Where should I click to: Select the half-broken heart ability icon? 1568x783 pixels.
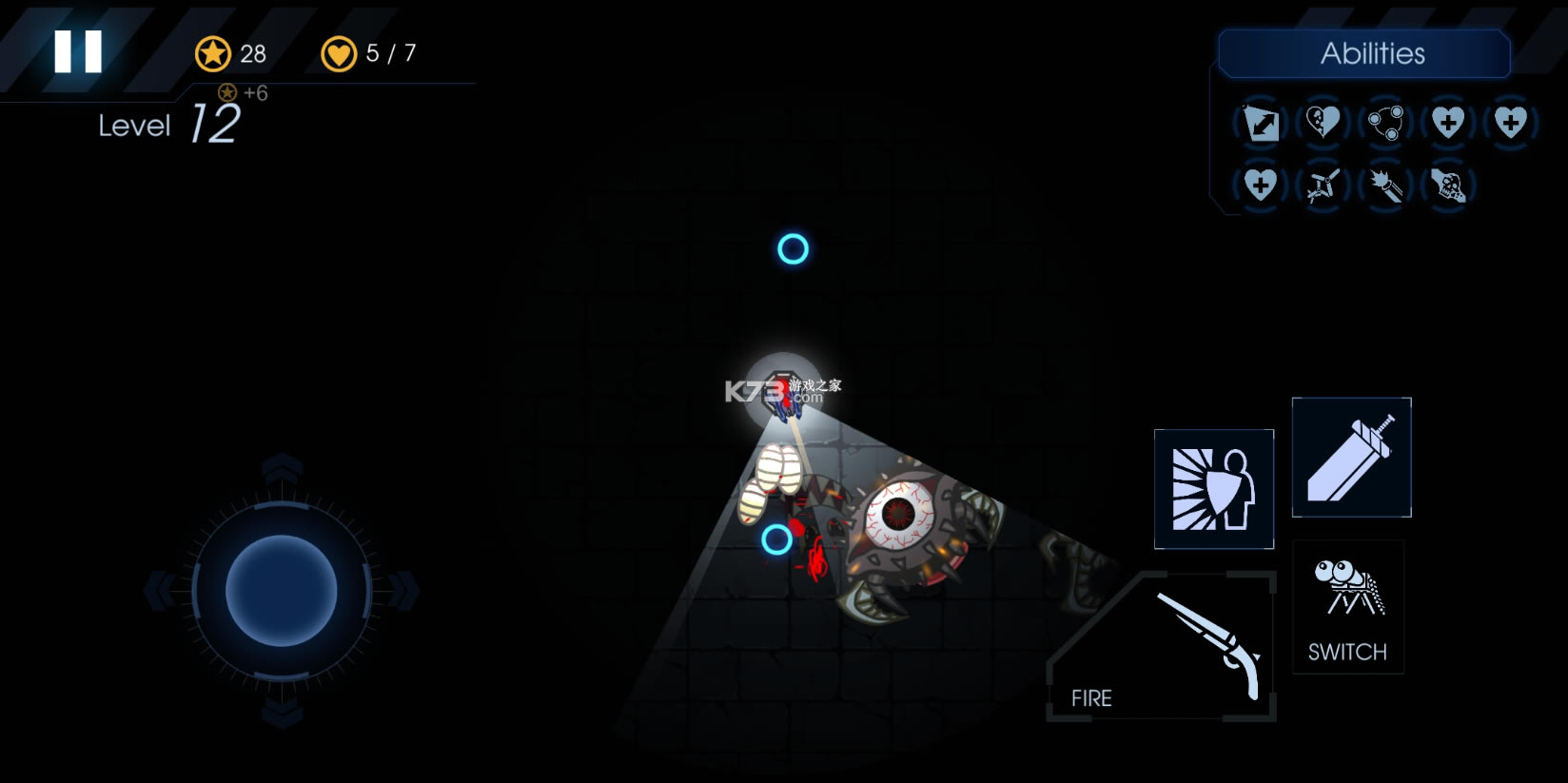coord(1323,122)
